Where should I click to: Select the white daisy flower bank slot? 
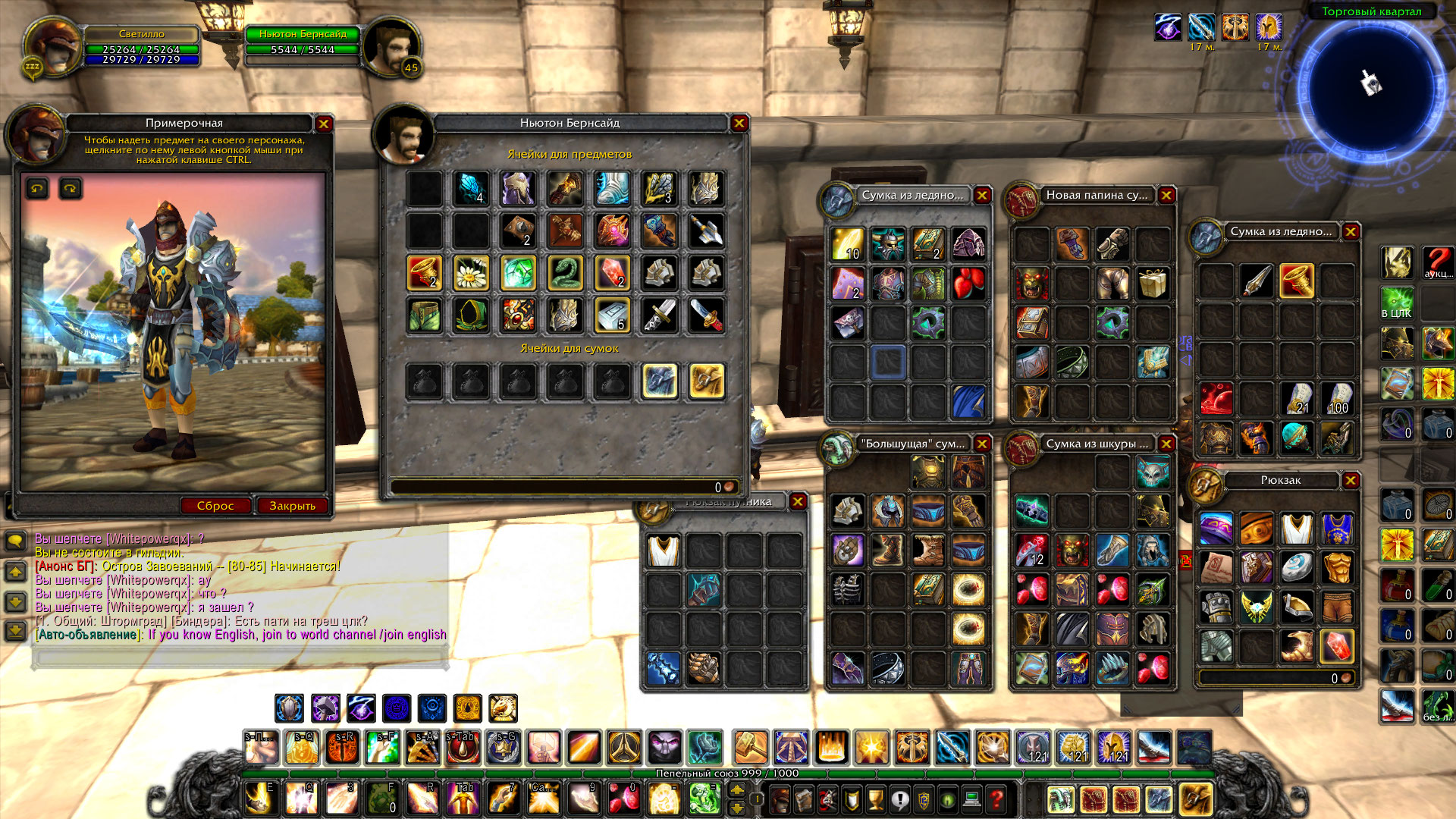click(471, 273)
